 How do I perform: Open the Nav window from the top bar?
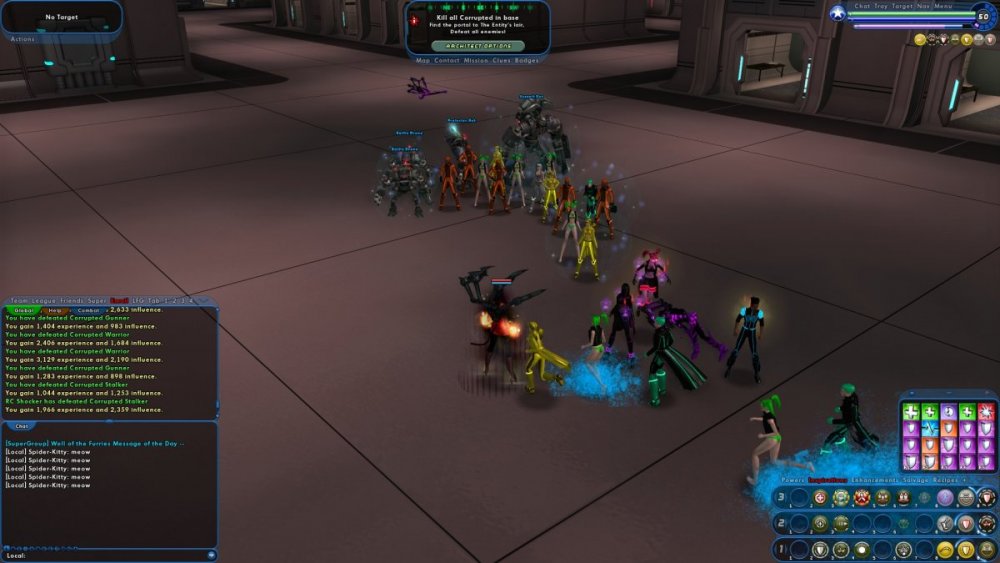click(x=924, y=6)
